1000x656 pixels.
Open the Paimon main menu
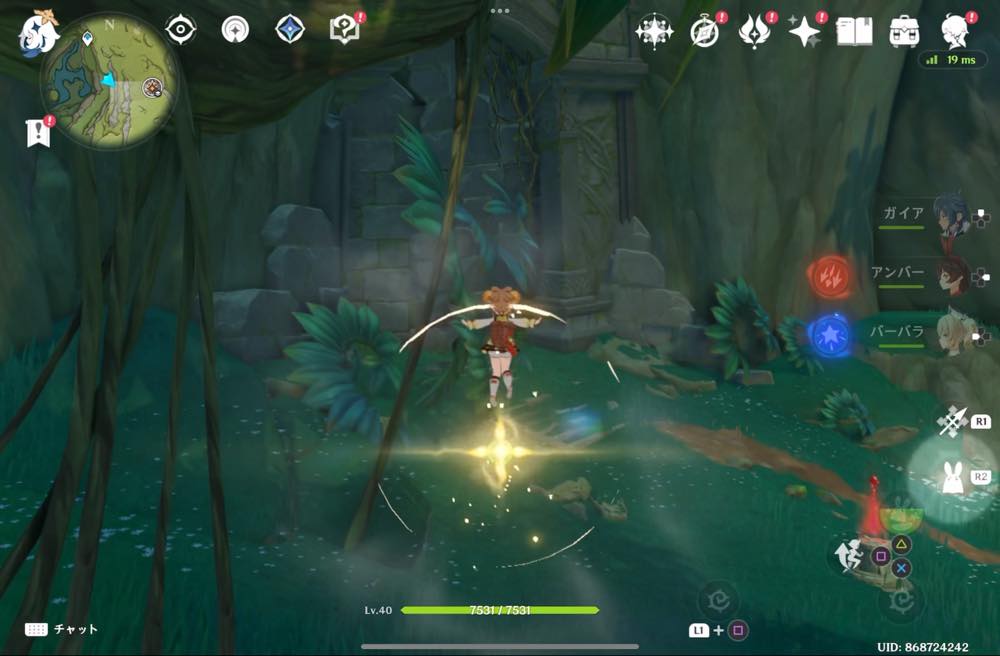tap(39, 32)
